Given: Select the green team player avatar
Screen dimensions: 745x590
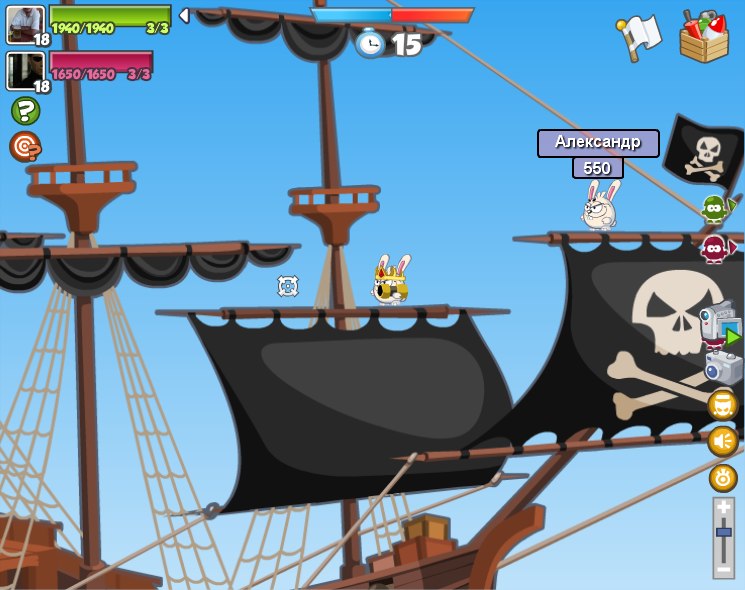Looking at the screenshot, I should [25, 24].
